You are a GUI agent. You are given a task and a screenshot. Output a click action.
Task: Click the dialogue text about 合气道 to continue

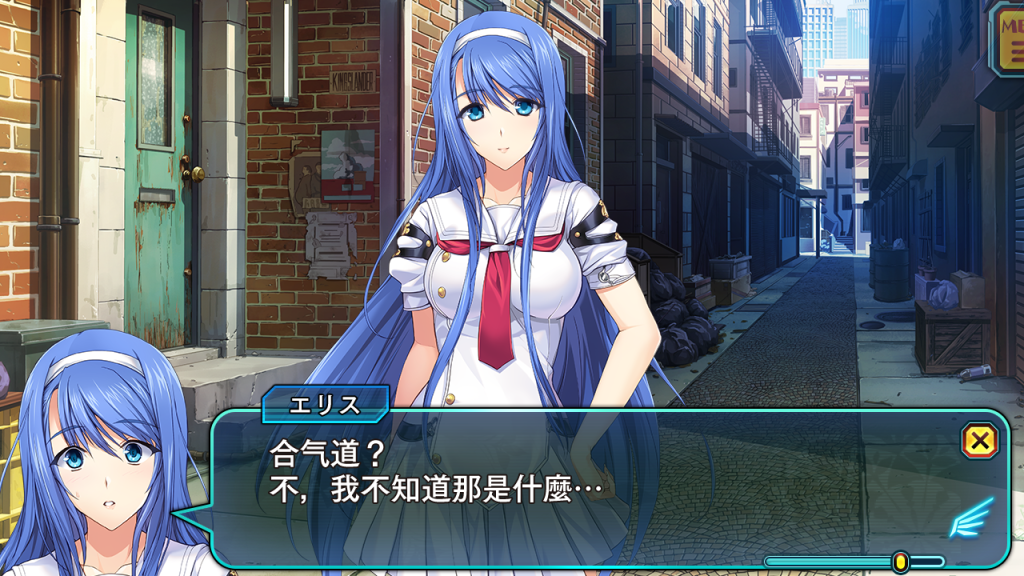(x=437, y=474)
